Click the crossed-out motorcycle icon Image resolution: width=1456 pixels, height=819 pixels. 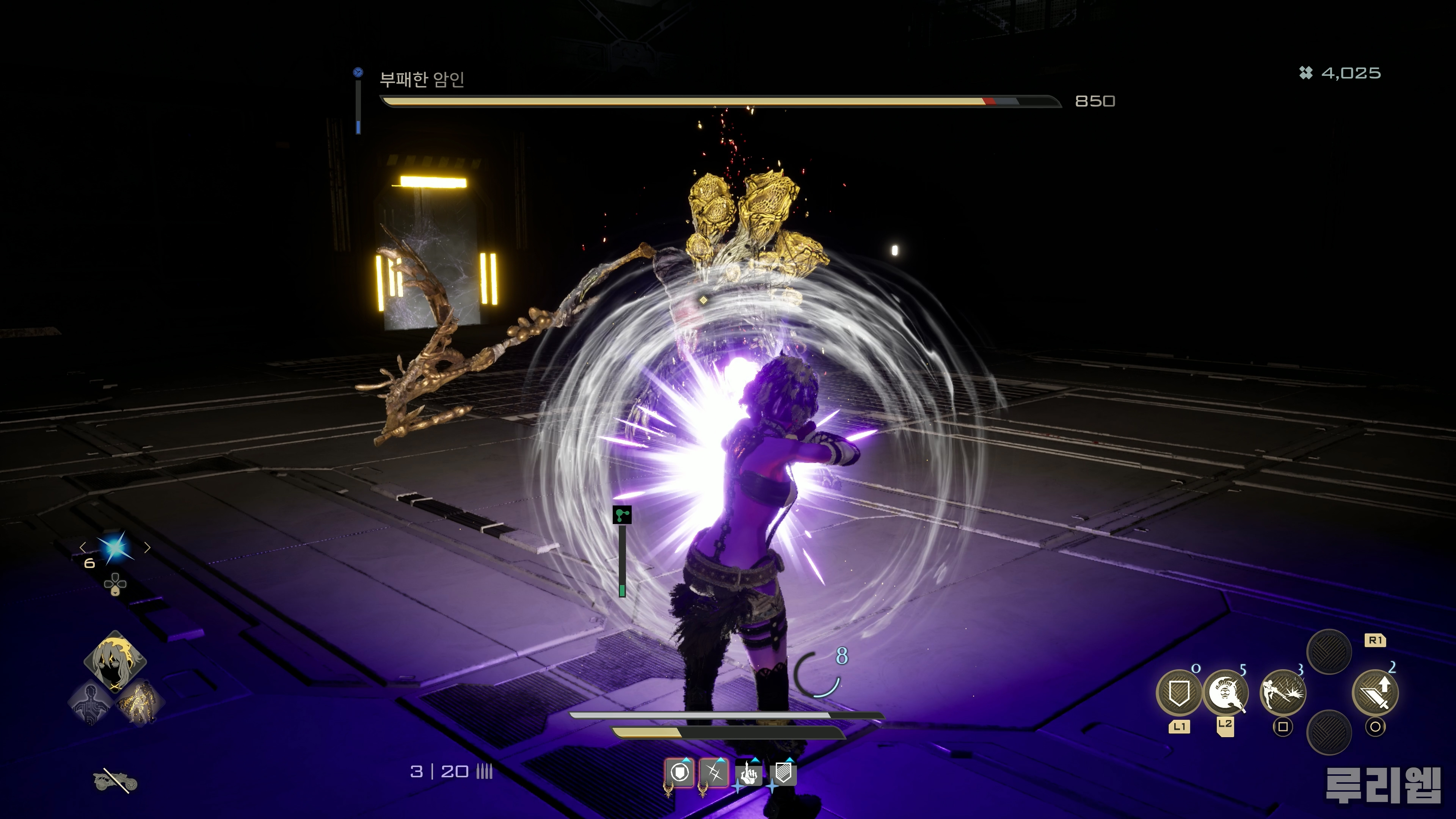coord(115,781)
